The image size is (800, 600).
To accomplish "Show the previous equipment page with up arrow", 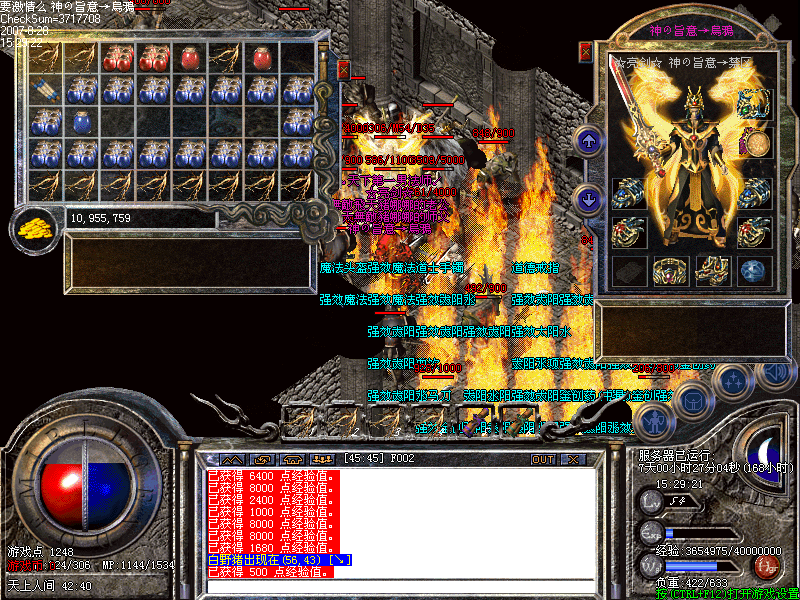I will click(589, 141).
